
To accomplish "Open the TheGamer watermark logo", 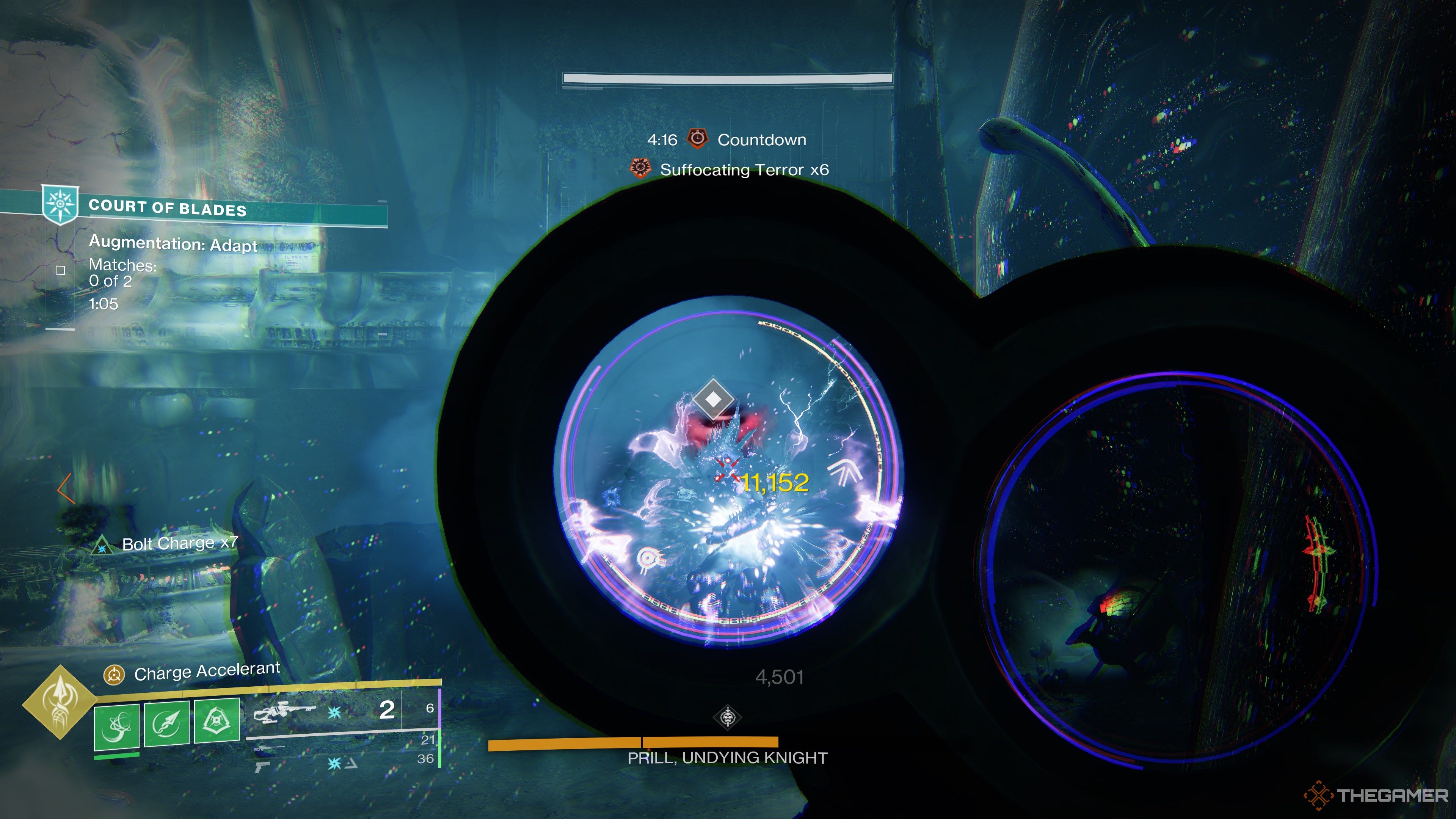I will [x=1377, y=796].
